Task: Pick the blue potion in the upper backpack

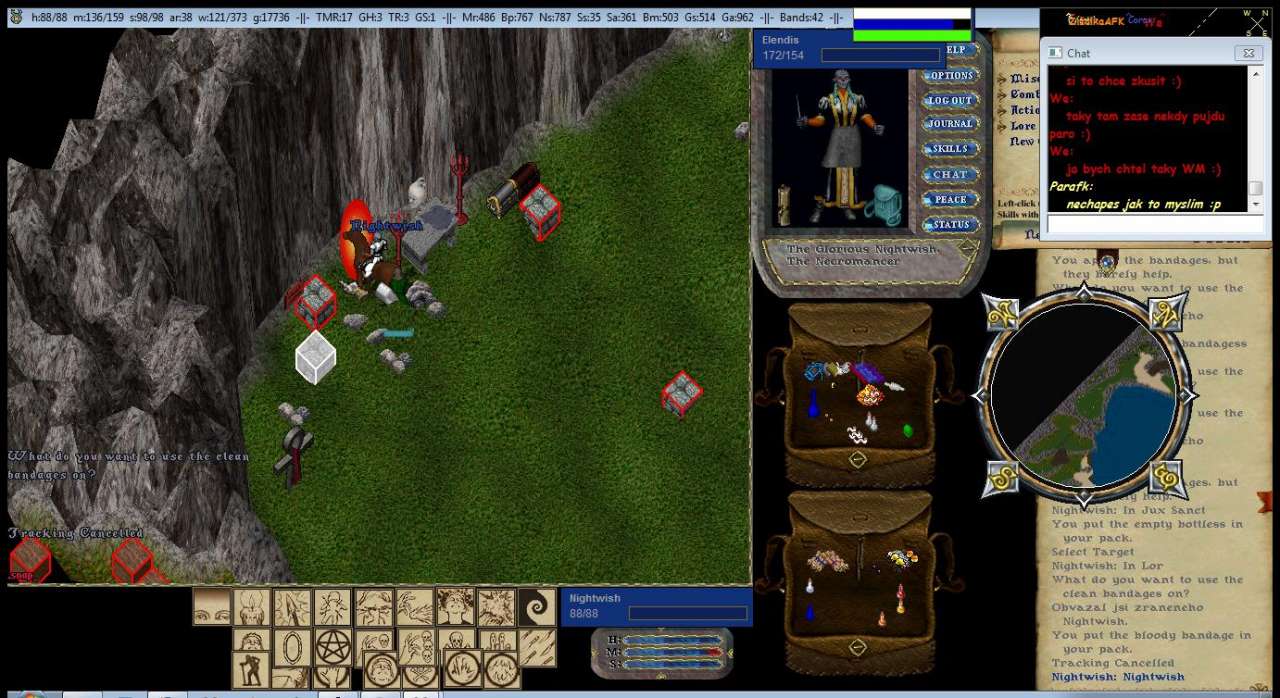Action: tap(813, 404)
